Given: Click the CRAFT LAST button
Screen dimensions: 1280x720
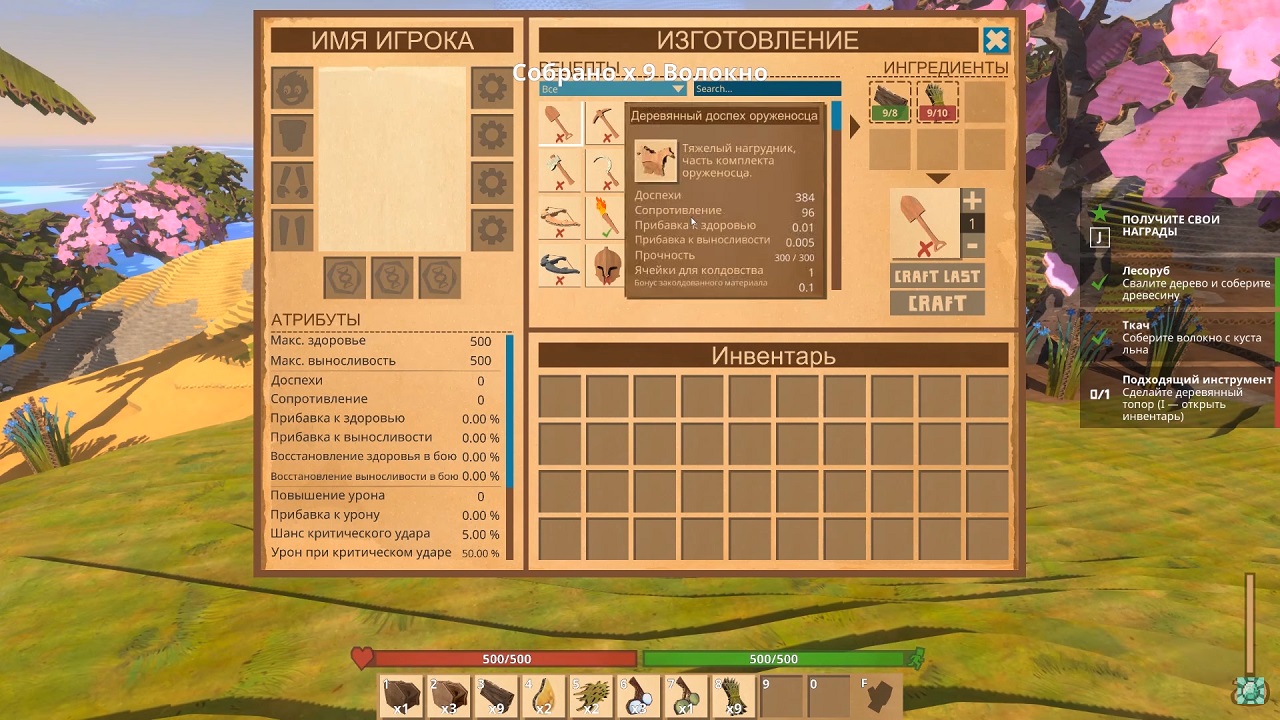Looking at the screenshot, I should coord(937,276).
